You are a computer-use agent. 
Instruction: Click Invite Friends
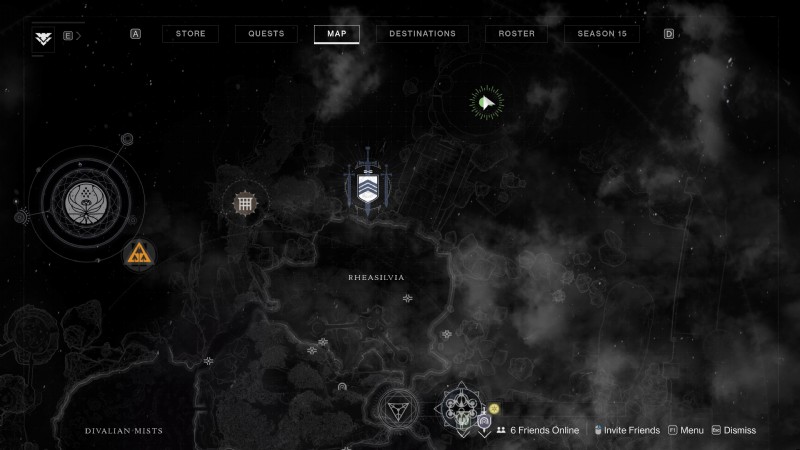628,430
